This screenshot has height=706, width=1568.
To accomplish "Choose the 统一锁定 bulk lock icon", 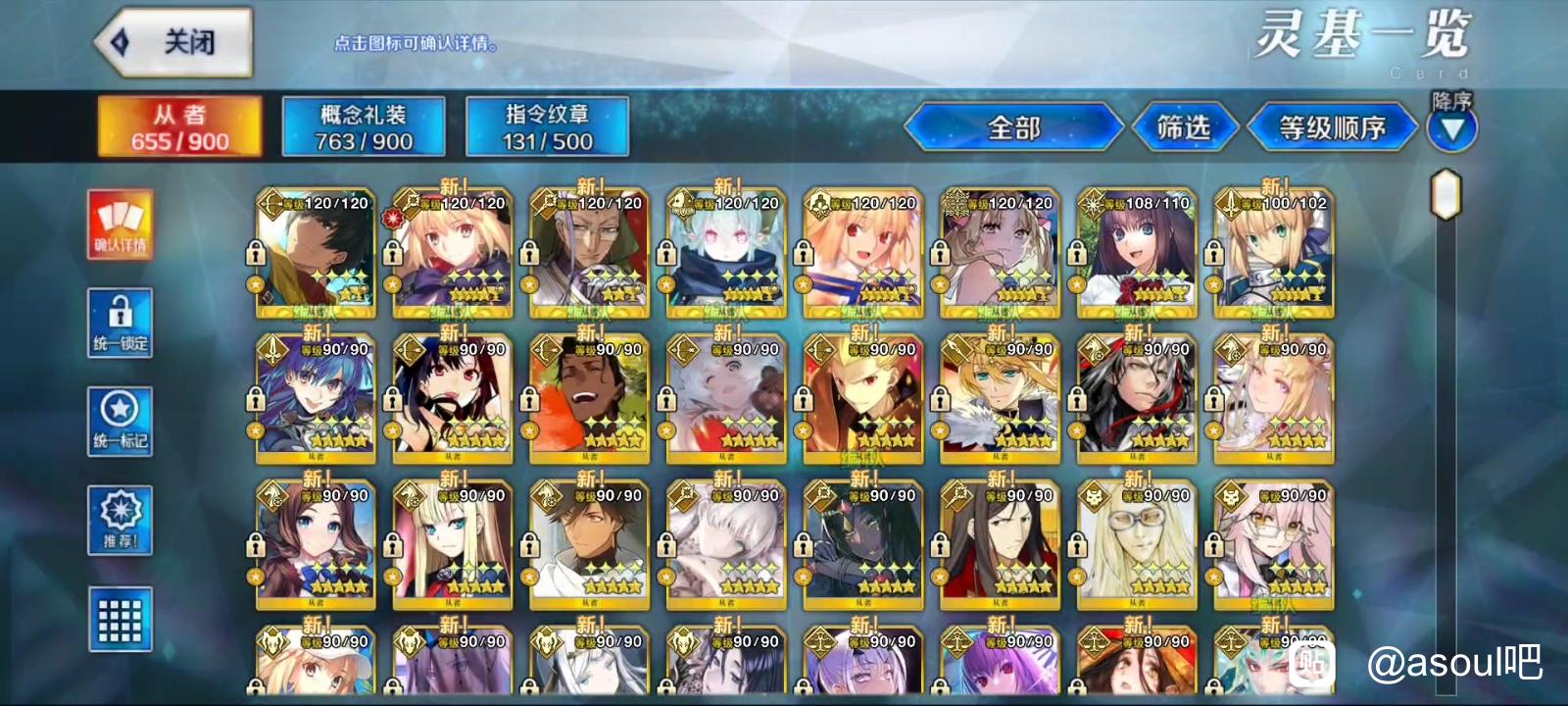I will (x=121, y=323).
